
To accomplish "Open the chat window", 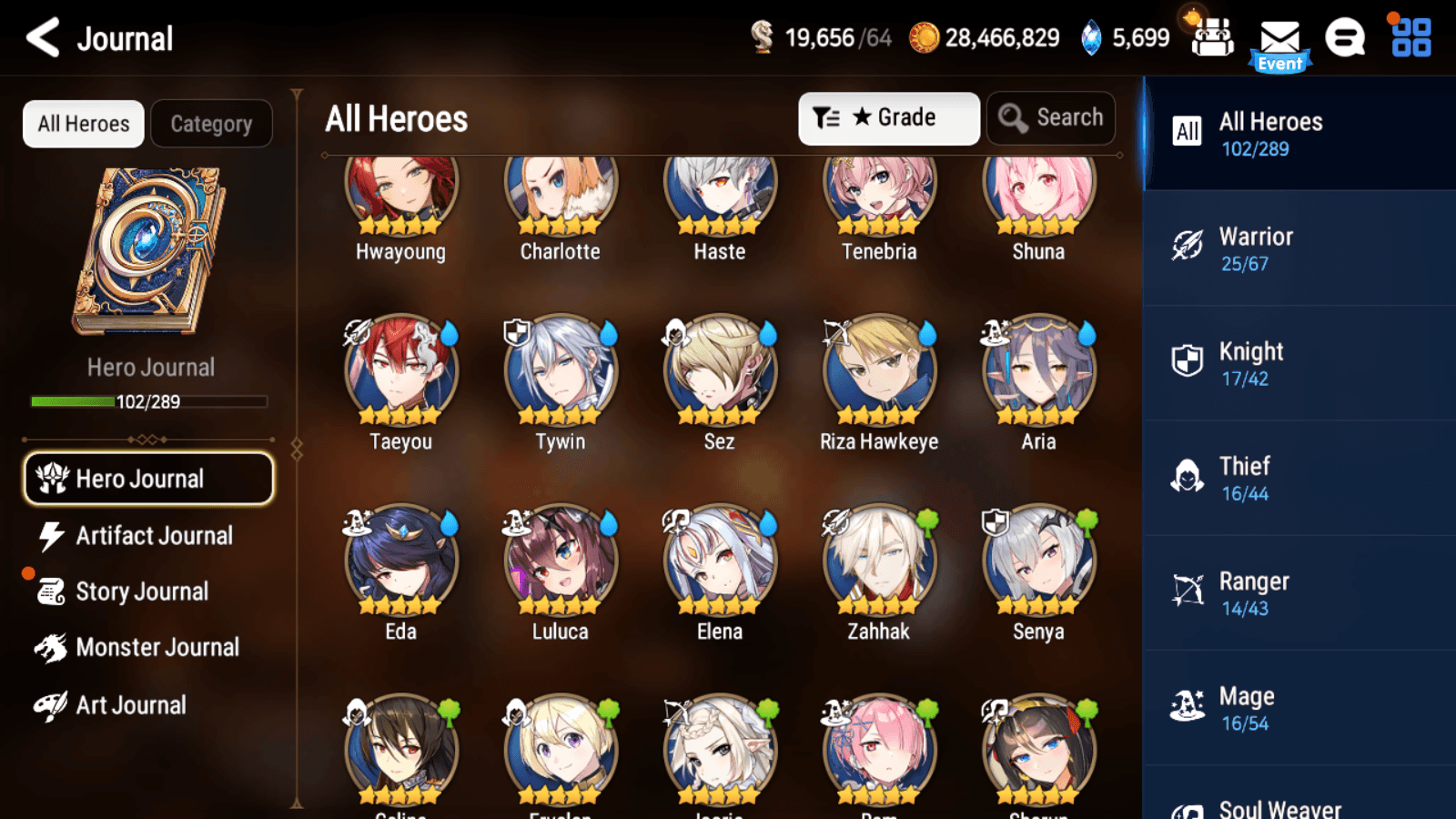I will point(1344,38).
